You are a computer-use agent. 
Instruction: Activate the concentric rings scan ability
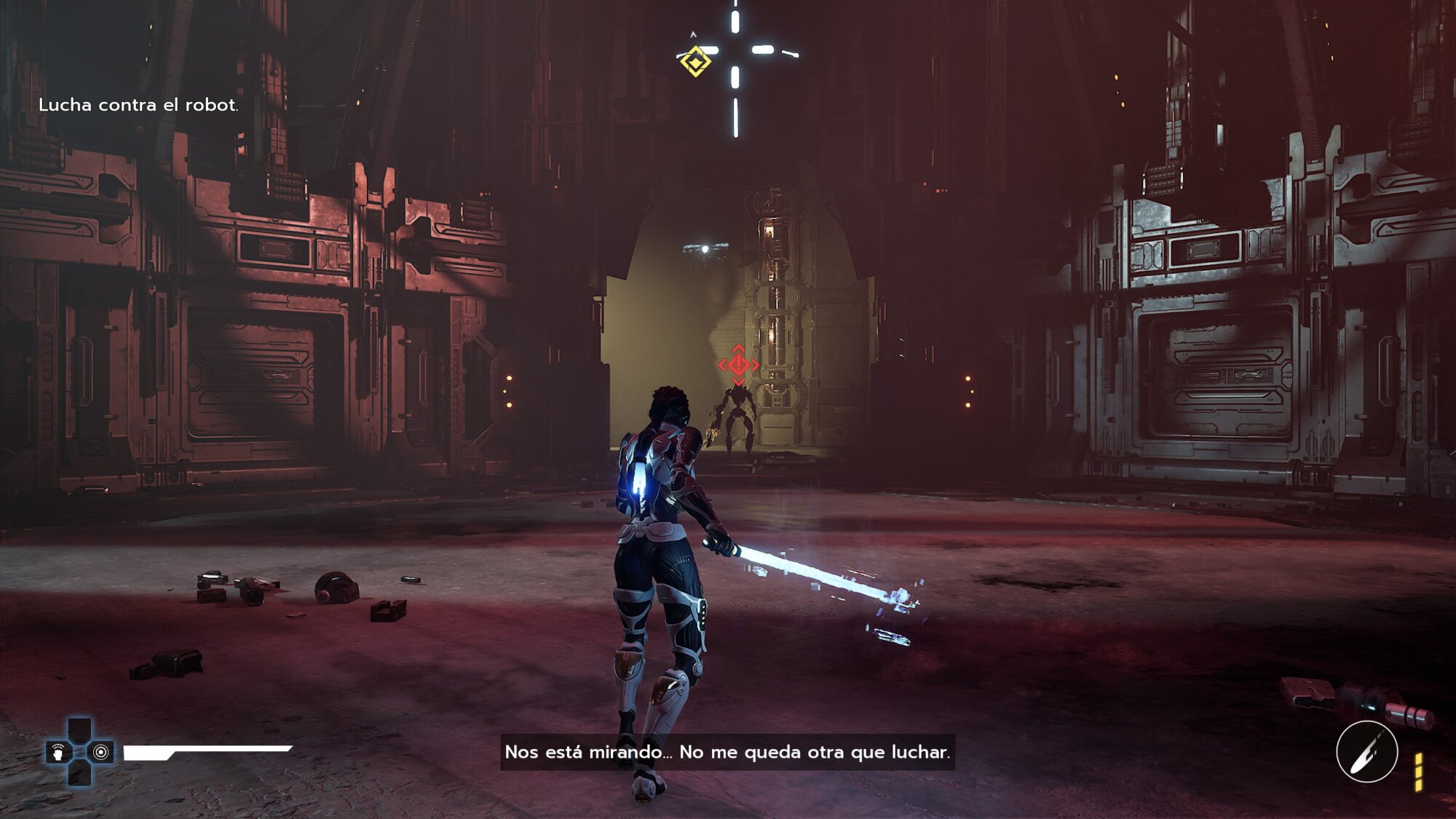(101, 752)
